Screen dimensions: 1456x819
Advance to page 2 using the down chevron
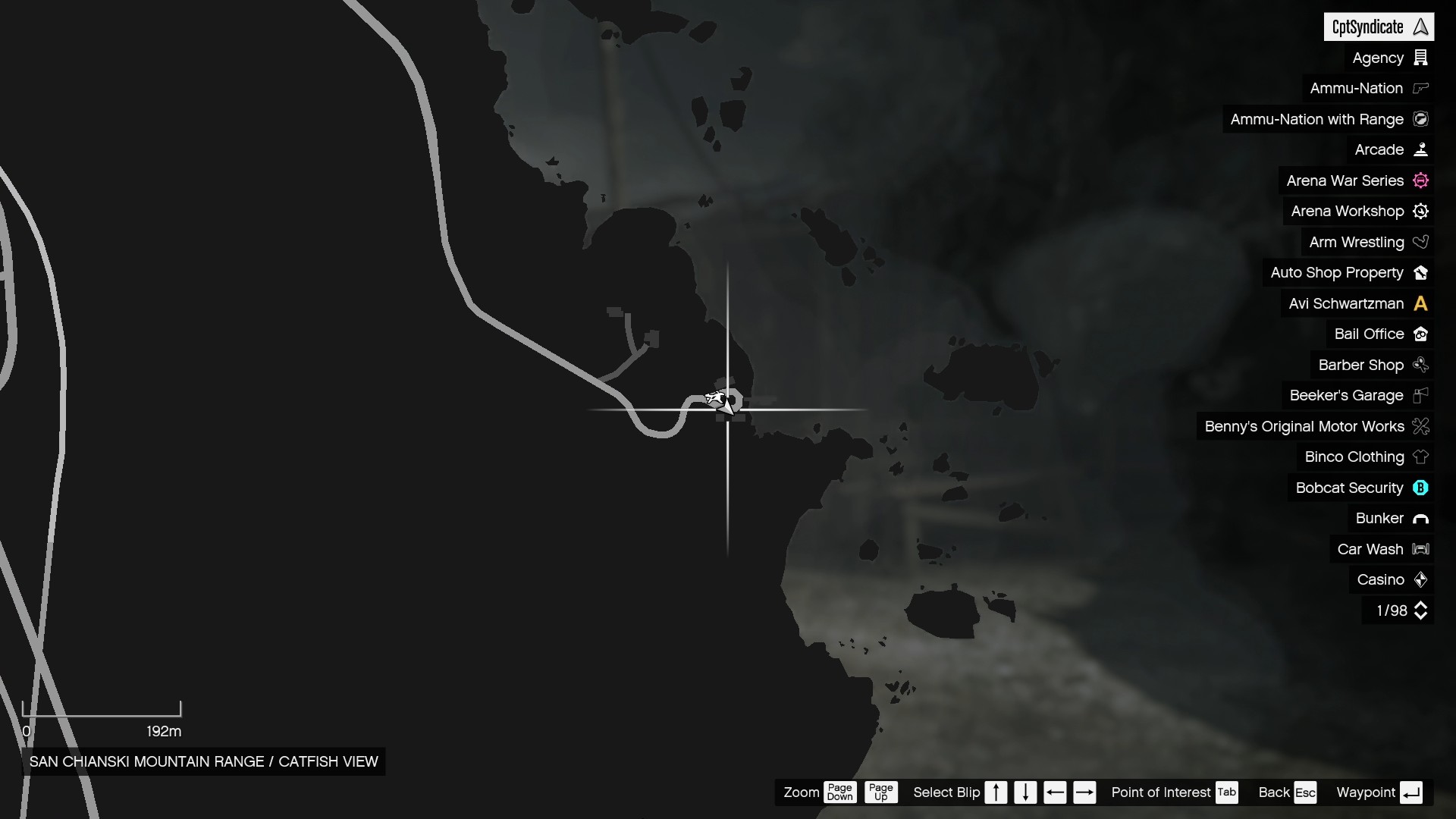(x=1422, y=617)
